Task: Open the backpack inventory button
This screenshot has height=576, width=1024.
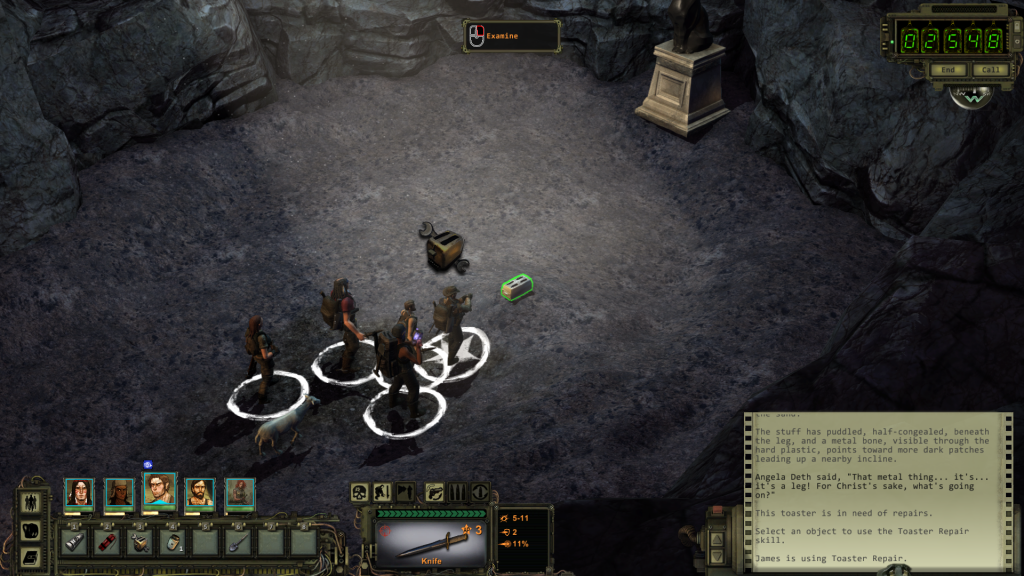Action: 32,529
